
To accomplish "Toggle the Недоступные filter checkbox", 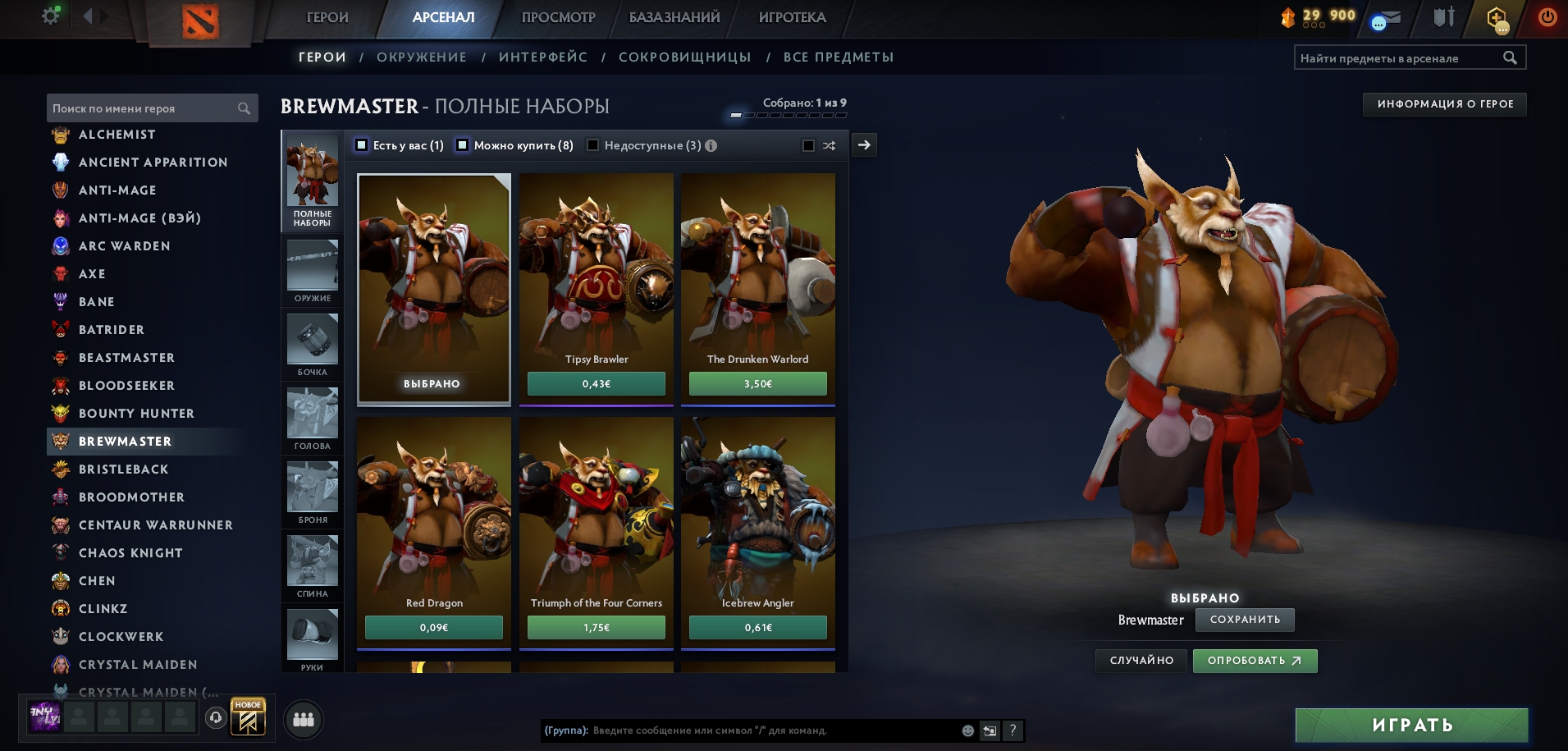I will [593, 145].
